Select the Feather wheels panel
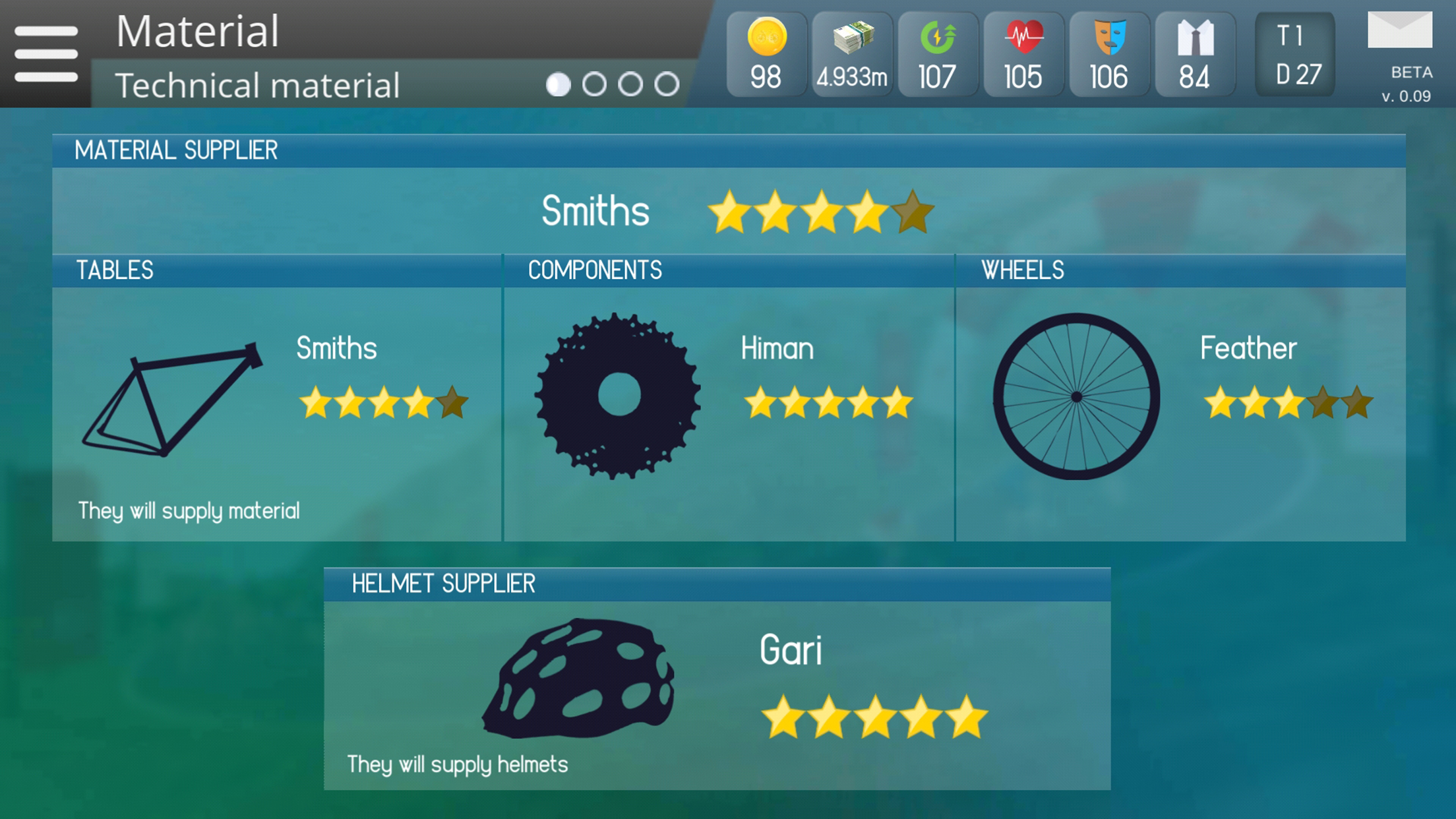Screen dimensions: 1456x819 (x=1180, y=413)
